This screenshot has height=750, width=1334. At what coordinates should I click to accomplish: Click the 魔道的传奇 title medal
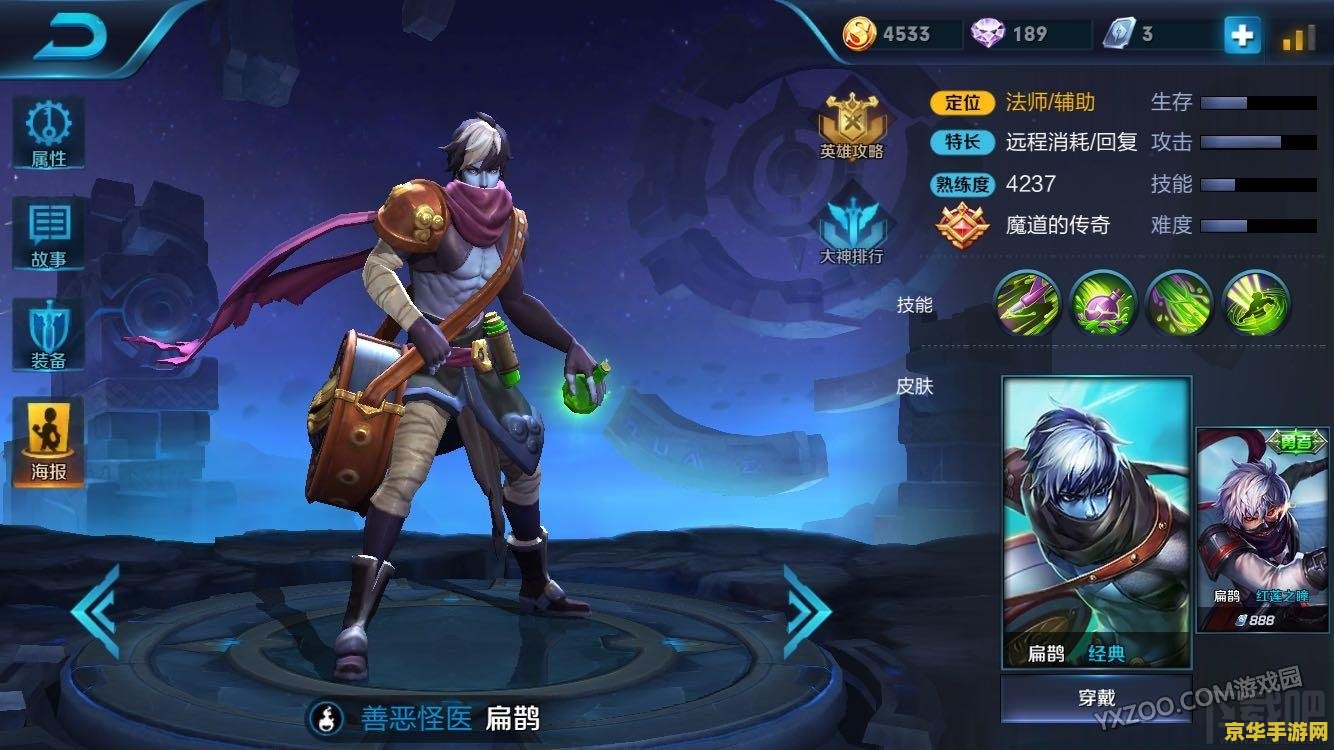point(963,224)
